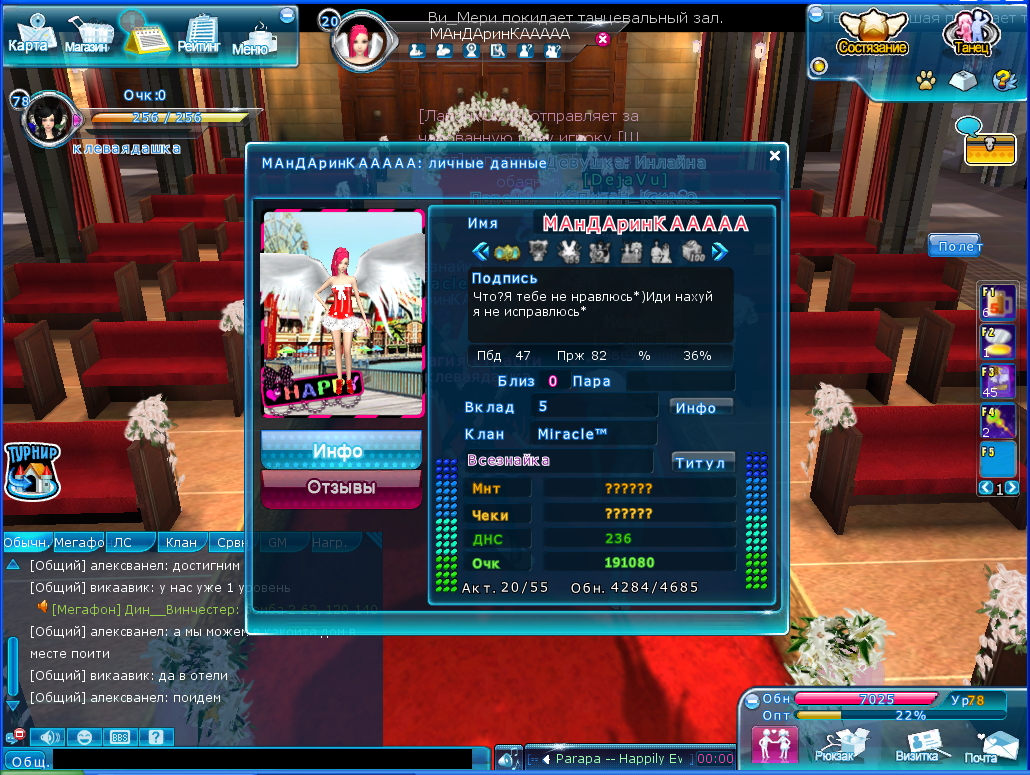Click the Инфо button next to Вклад
The height and width of the screenshot is (775, 1030).
tap(699, 407)
